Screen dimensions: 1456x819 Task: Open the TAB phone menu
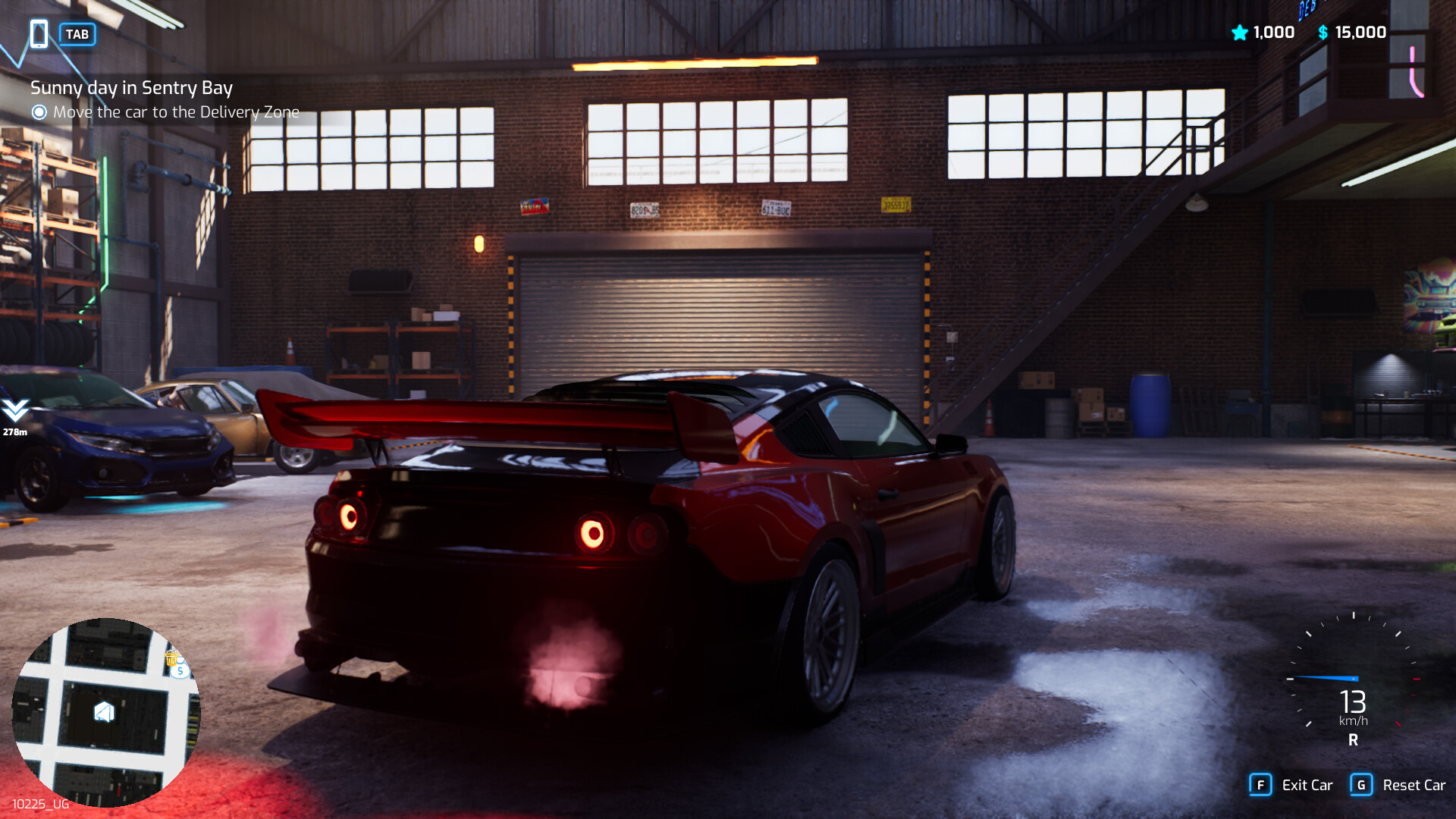tap(78, 34)
